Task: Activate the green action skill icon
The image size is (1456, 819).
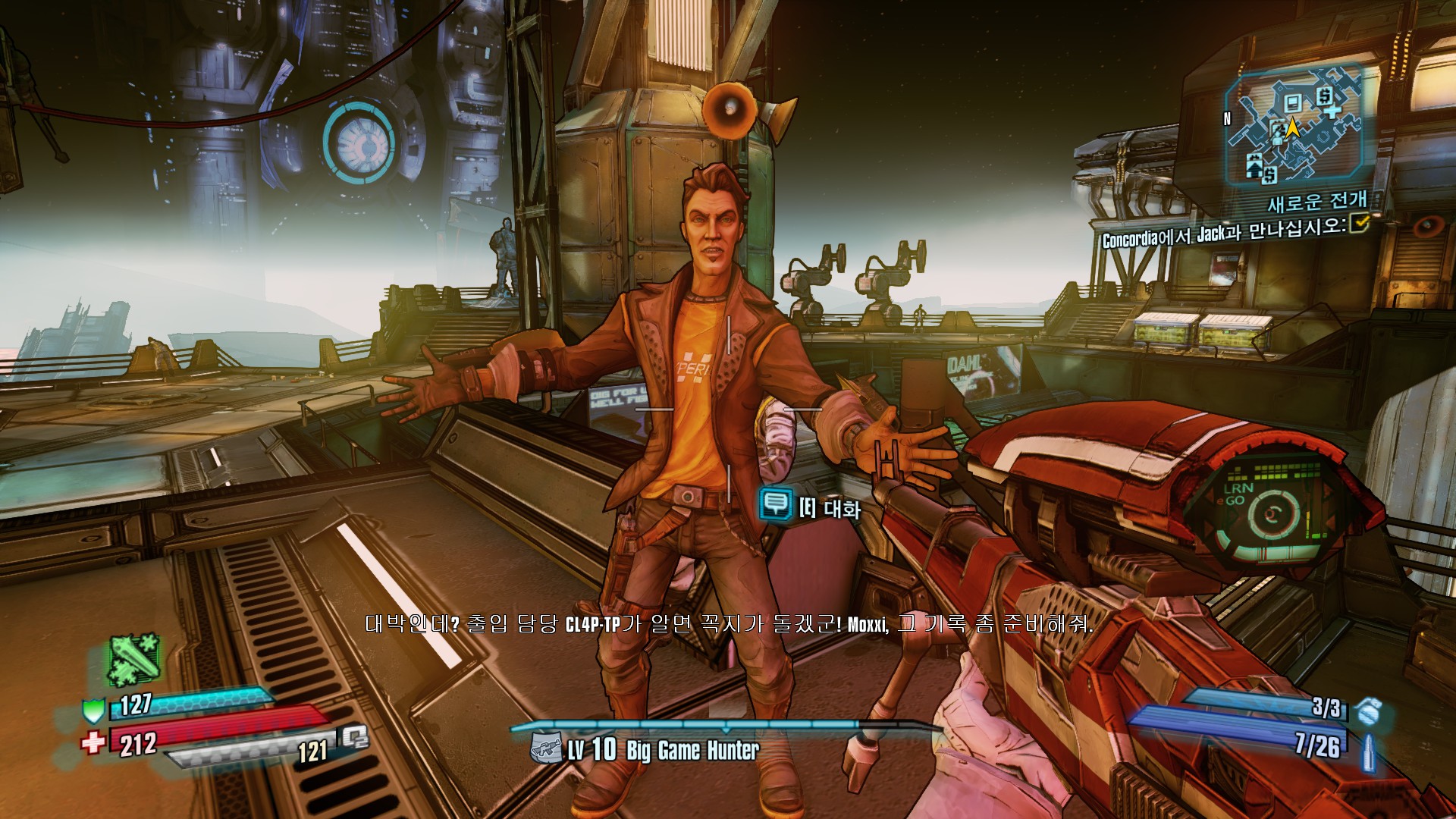Action: tap(133, 658)
